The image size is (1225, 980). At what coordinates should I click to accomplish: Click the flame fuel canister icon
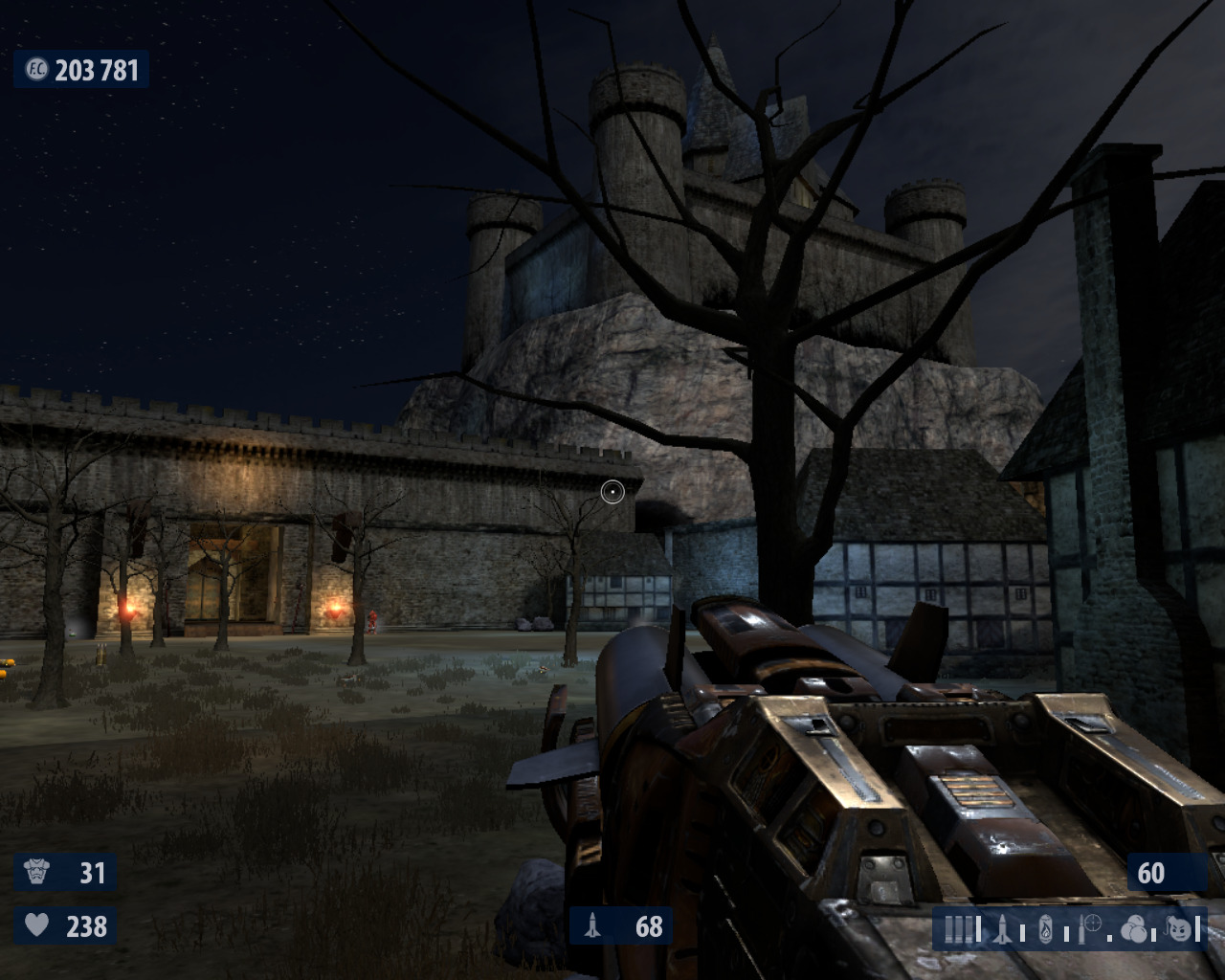click(1046, 928)
